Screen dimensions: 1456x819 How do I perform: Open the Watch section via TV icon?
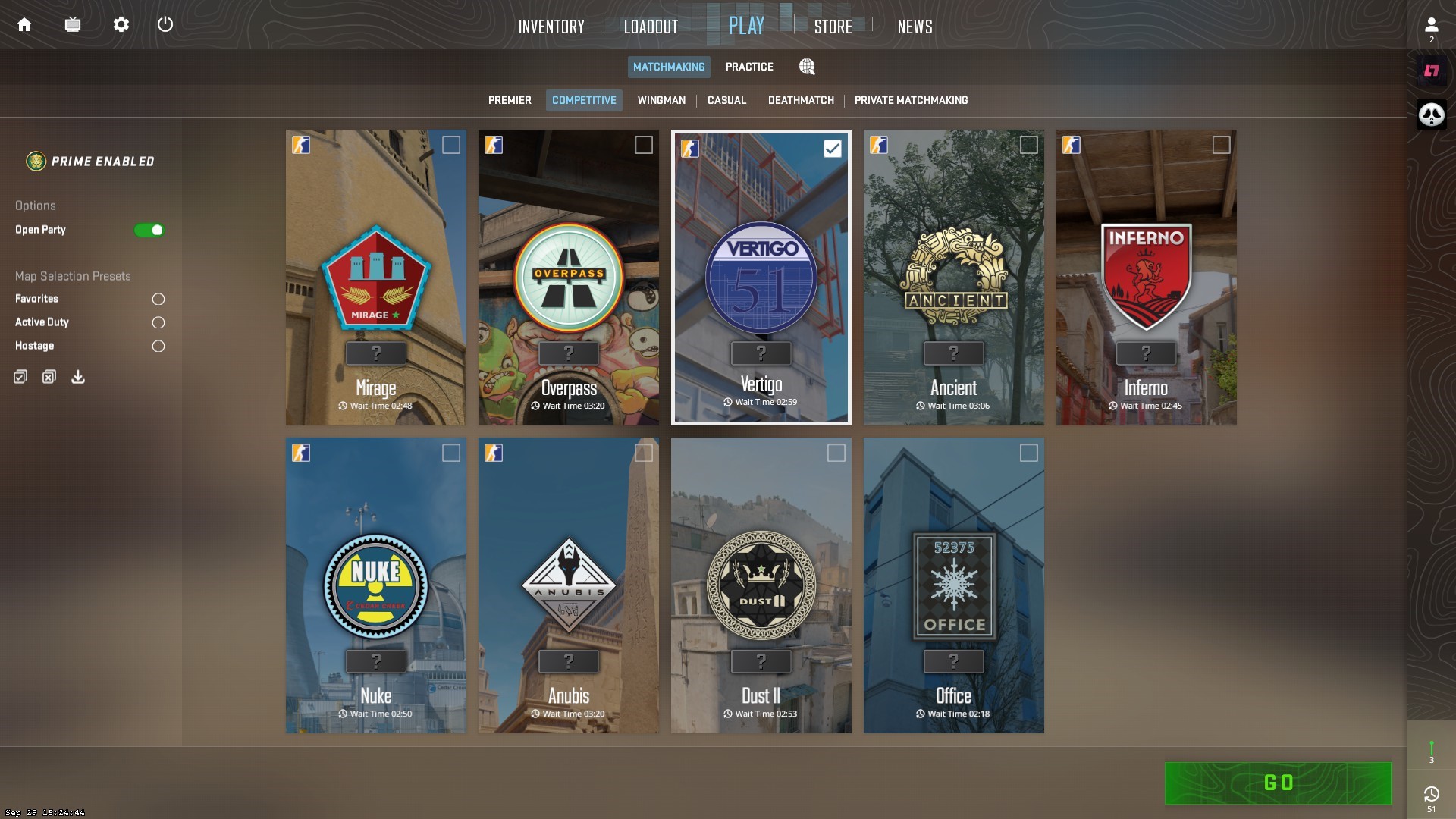click(x=73, y=24)
